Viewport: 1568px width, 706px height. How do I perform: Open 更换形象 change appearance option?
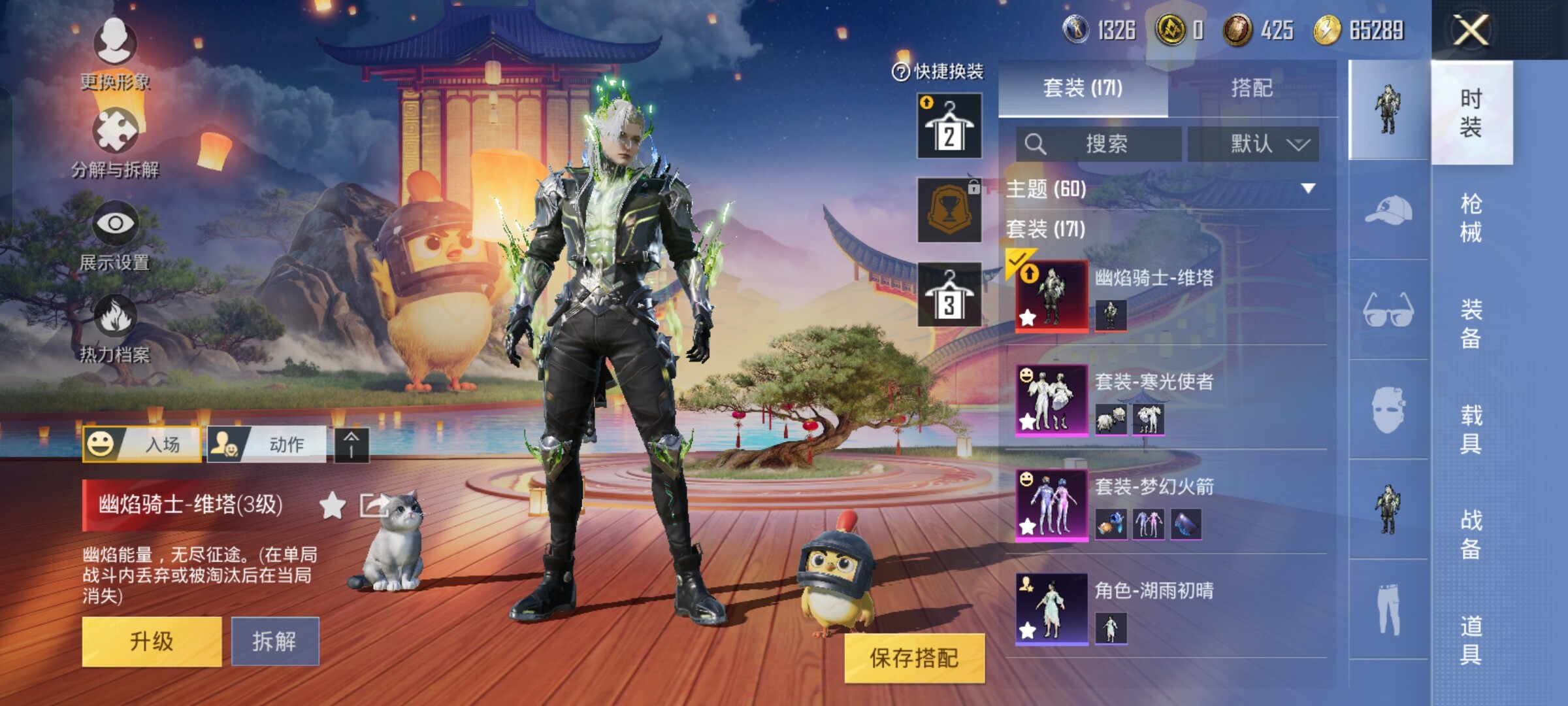(x=115, y=54)
